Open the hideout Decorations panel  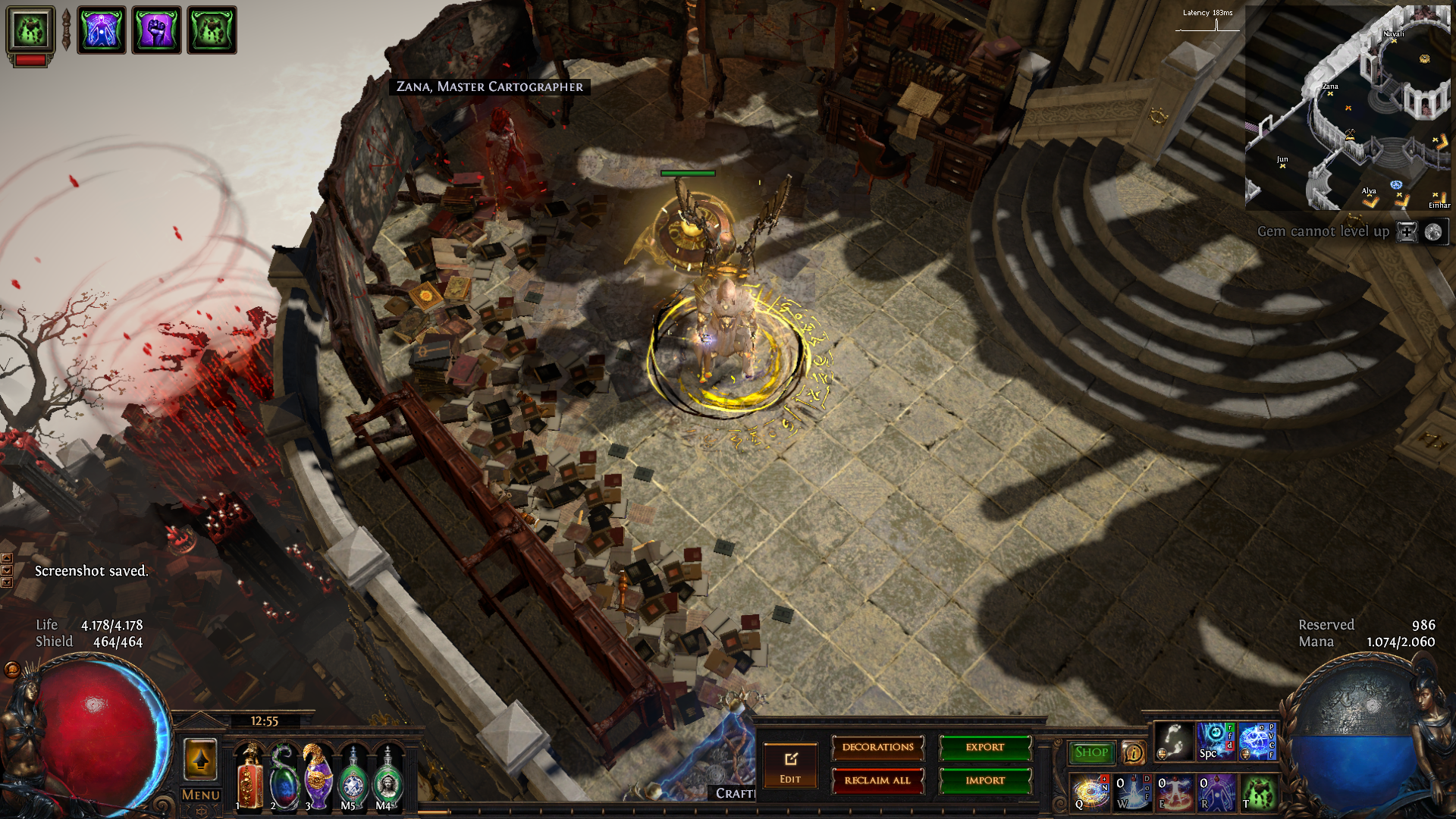[x=877, y=748]
